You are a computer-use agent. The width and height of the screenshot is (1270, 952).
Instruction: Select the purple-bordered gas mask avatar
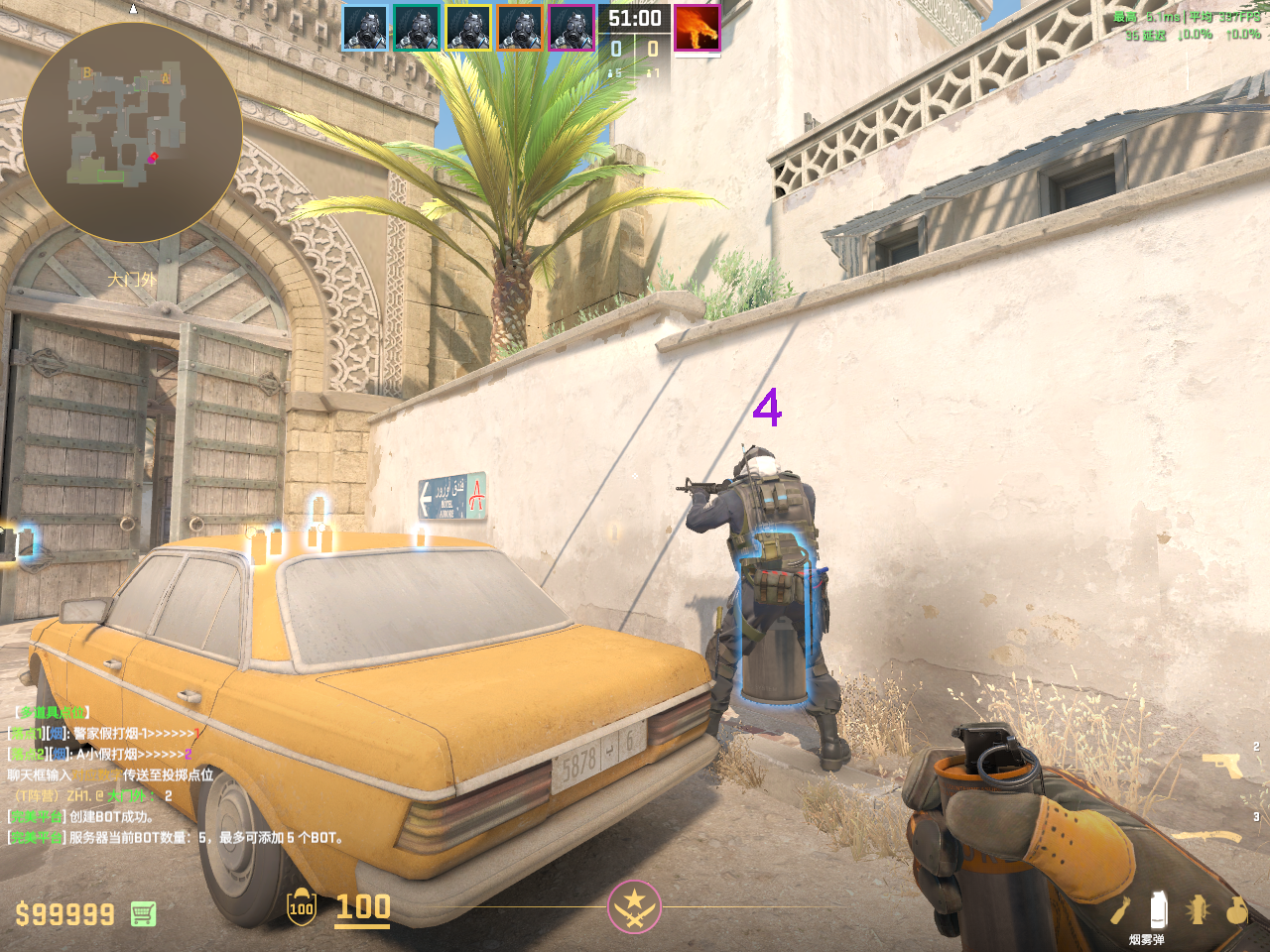[x=571, y=28]
